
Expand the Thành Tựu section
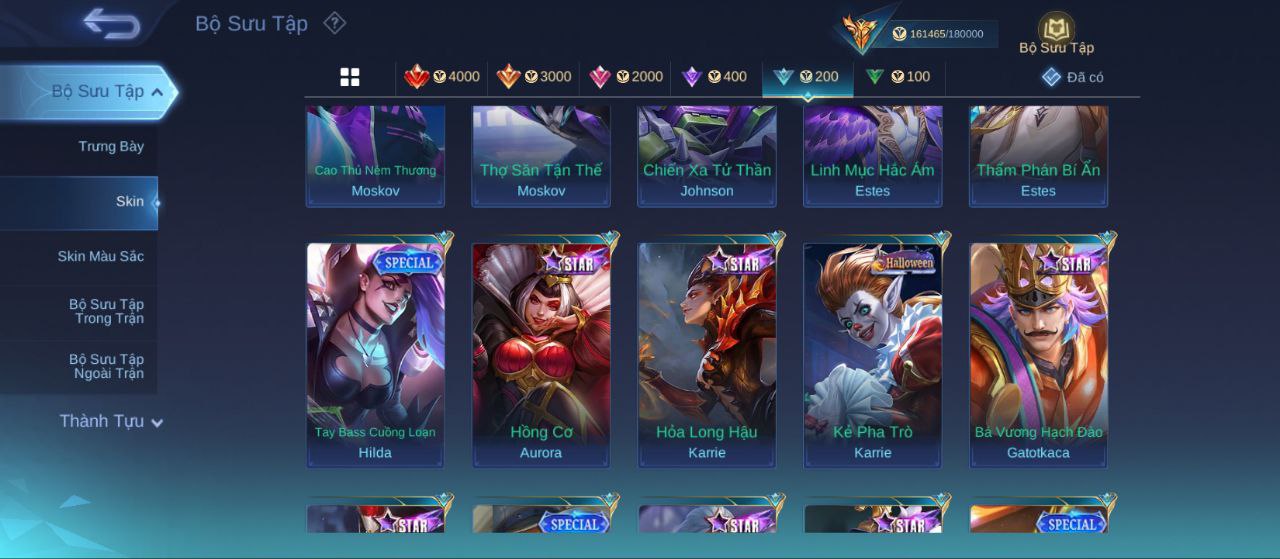coord(110,422)
